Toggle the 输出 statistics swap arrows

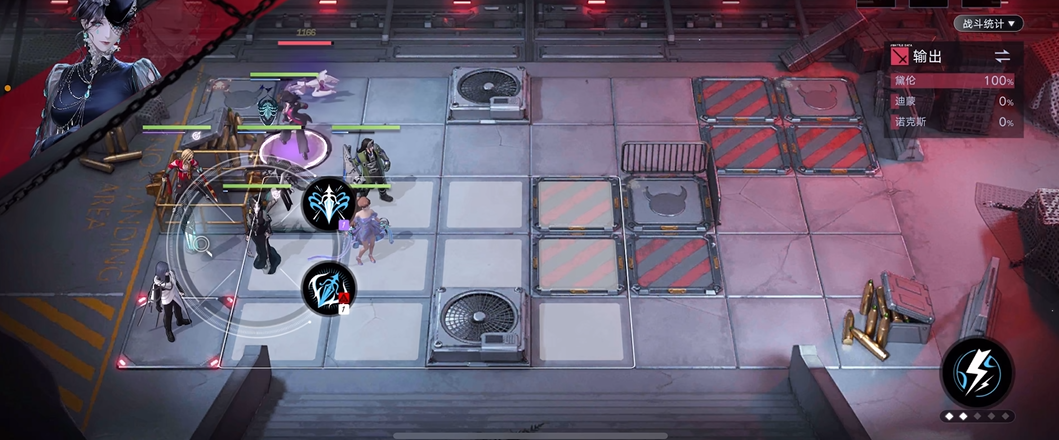coord(1002,57)
